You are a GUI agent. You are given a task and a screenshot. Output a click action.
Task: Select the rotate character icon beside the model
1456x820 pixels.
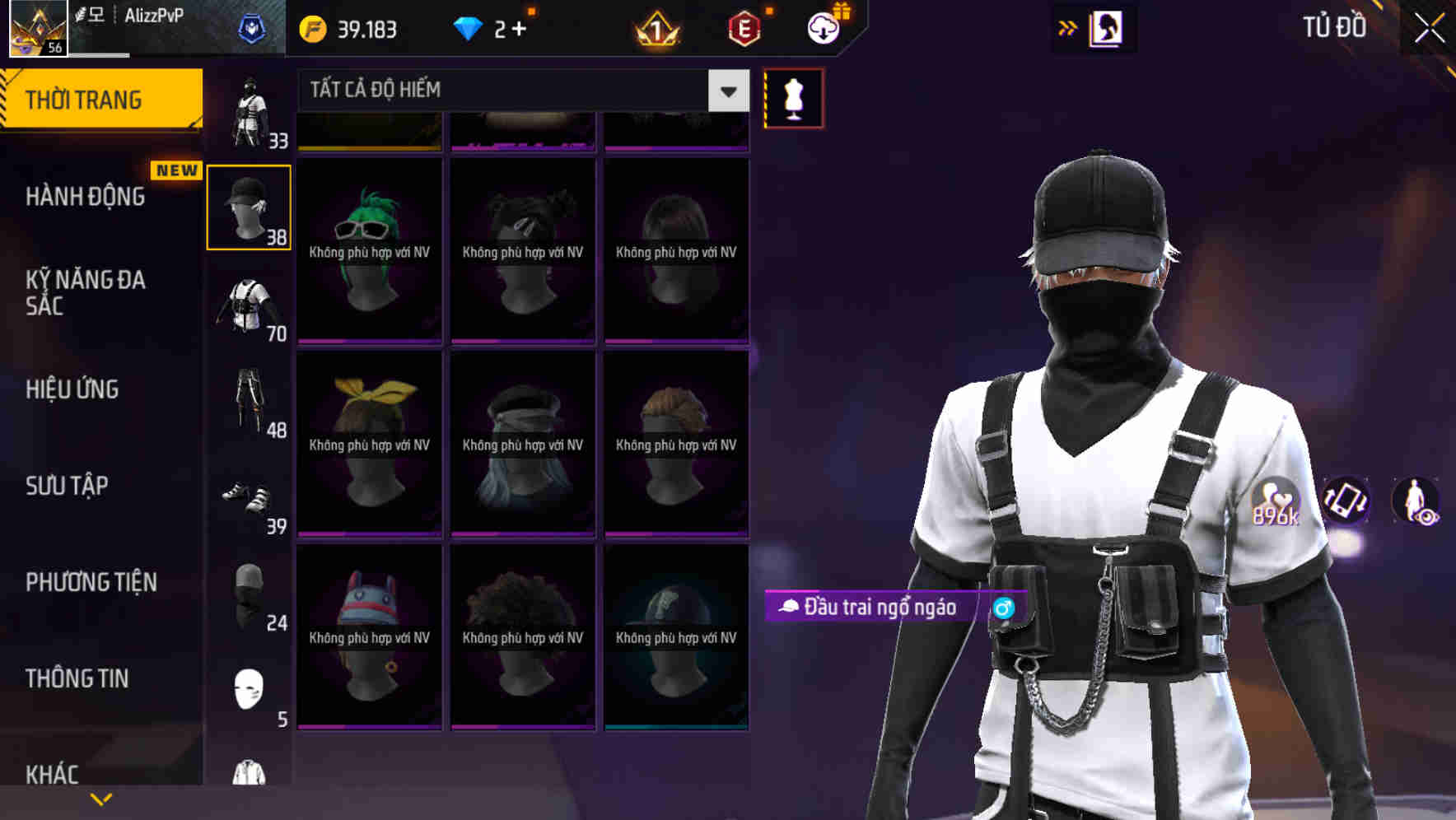point(1344,502)
